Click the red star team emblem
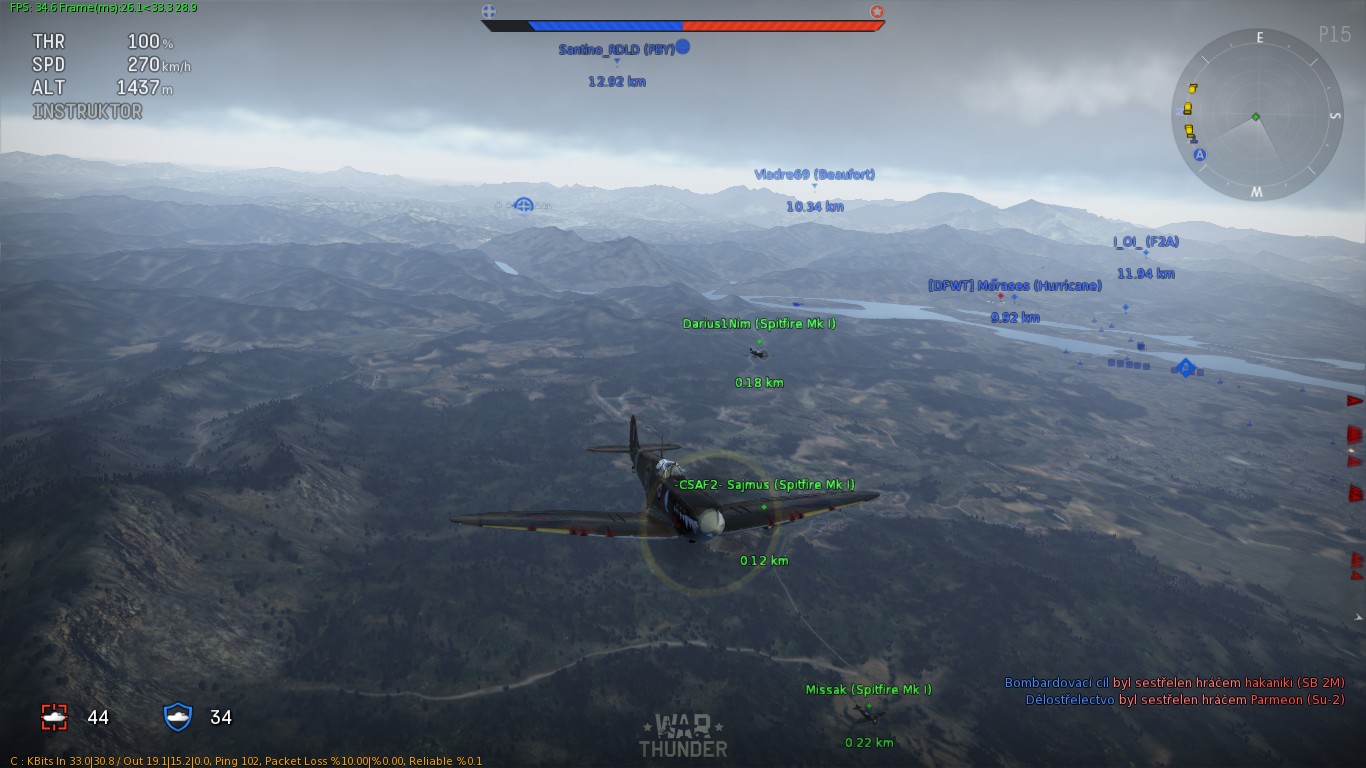 pyautogui.click(x=877, y=12)
